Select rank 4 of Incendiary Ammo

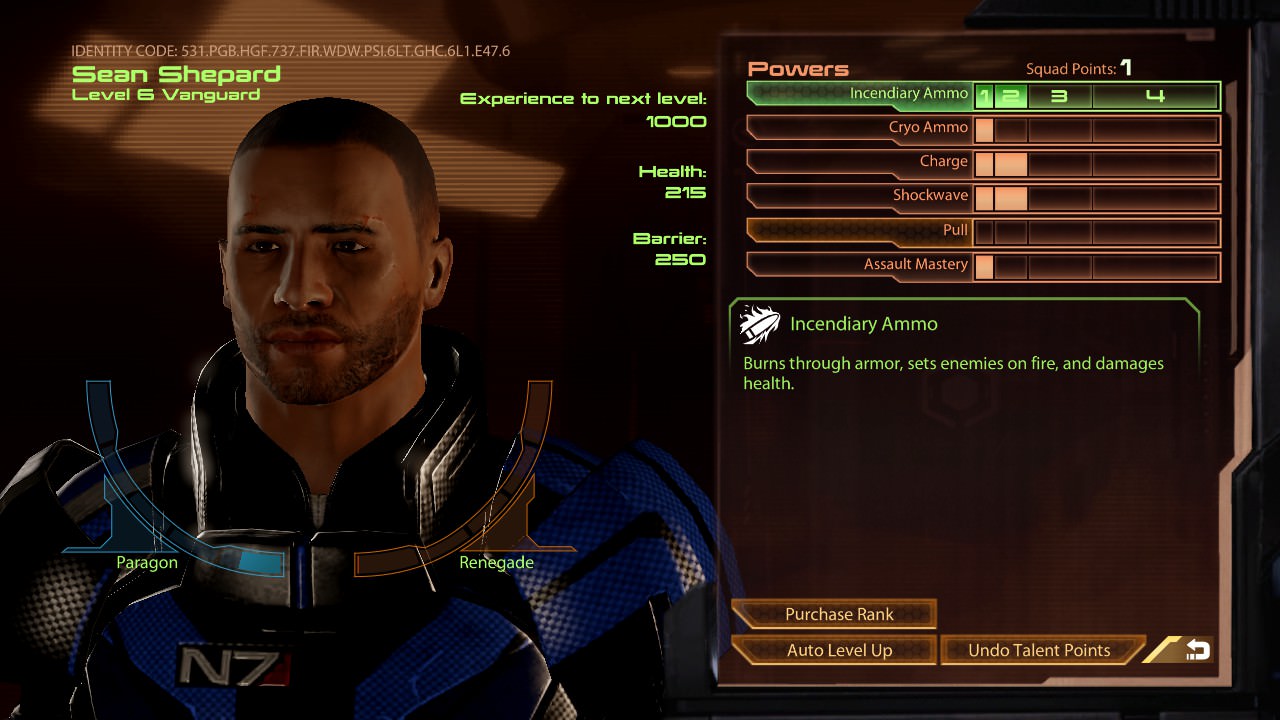[x=1155, y=96]
